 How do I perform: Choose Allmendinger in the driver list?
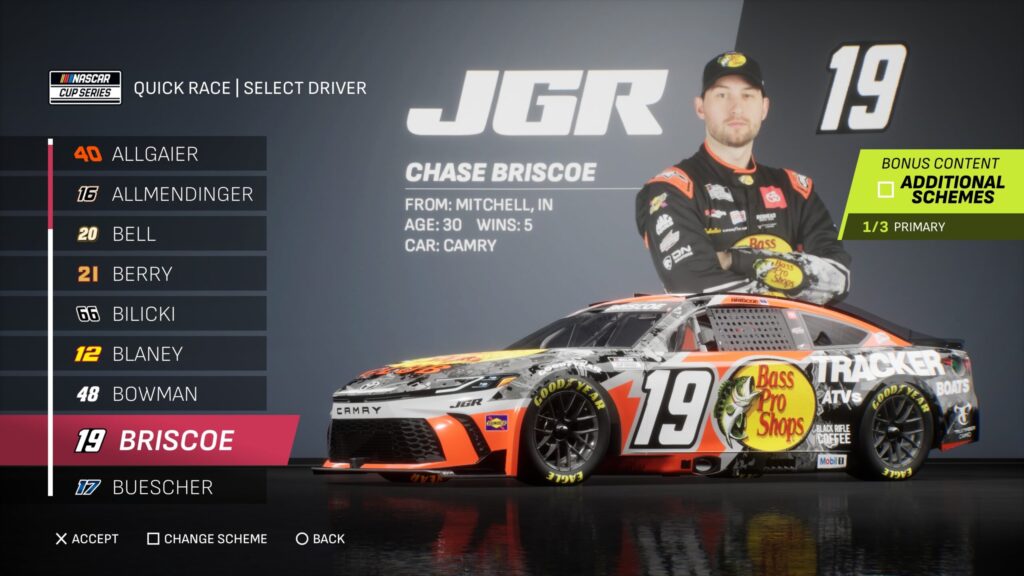(165, 194)
